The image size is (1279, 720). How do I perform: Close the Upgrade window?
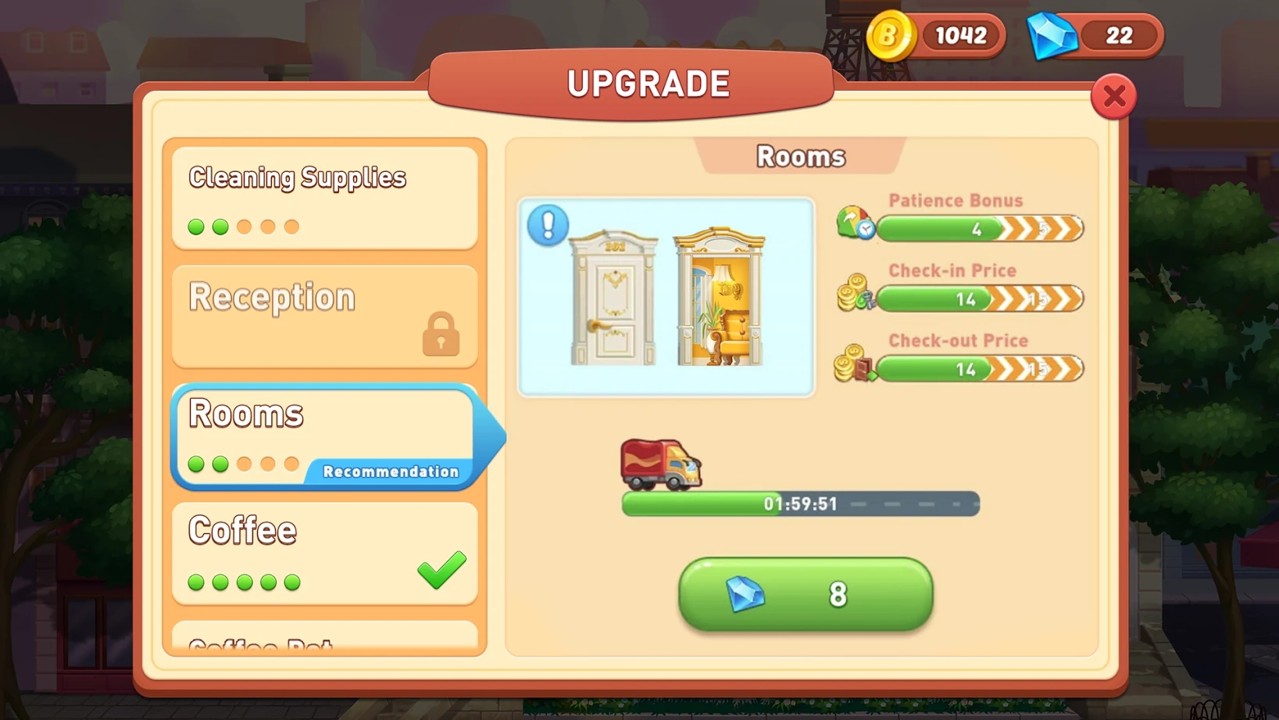(1113, 97)
